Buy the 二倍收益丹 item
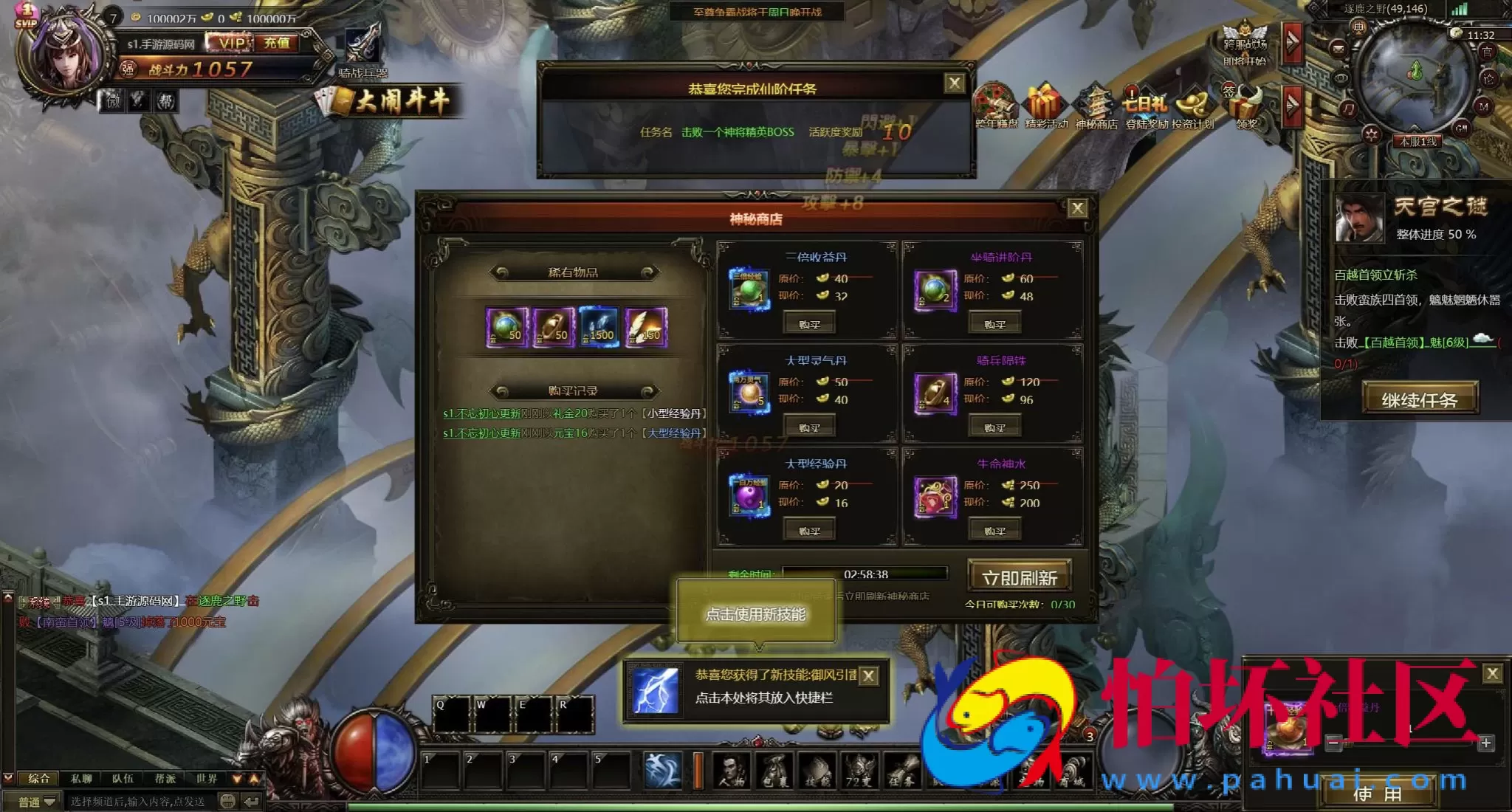Viewport: 1512px width, 812px height. pyautogui.click(x=809, y=324)
